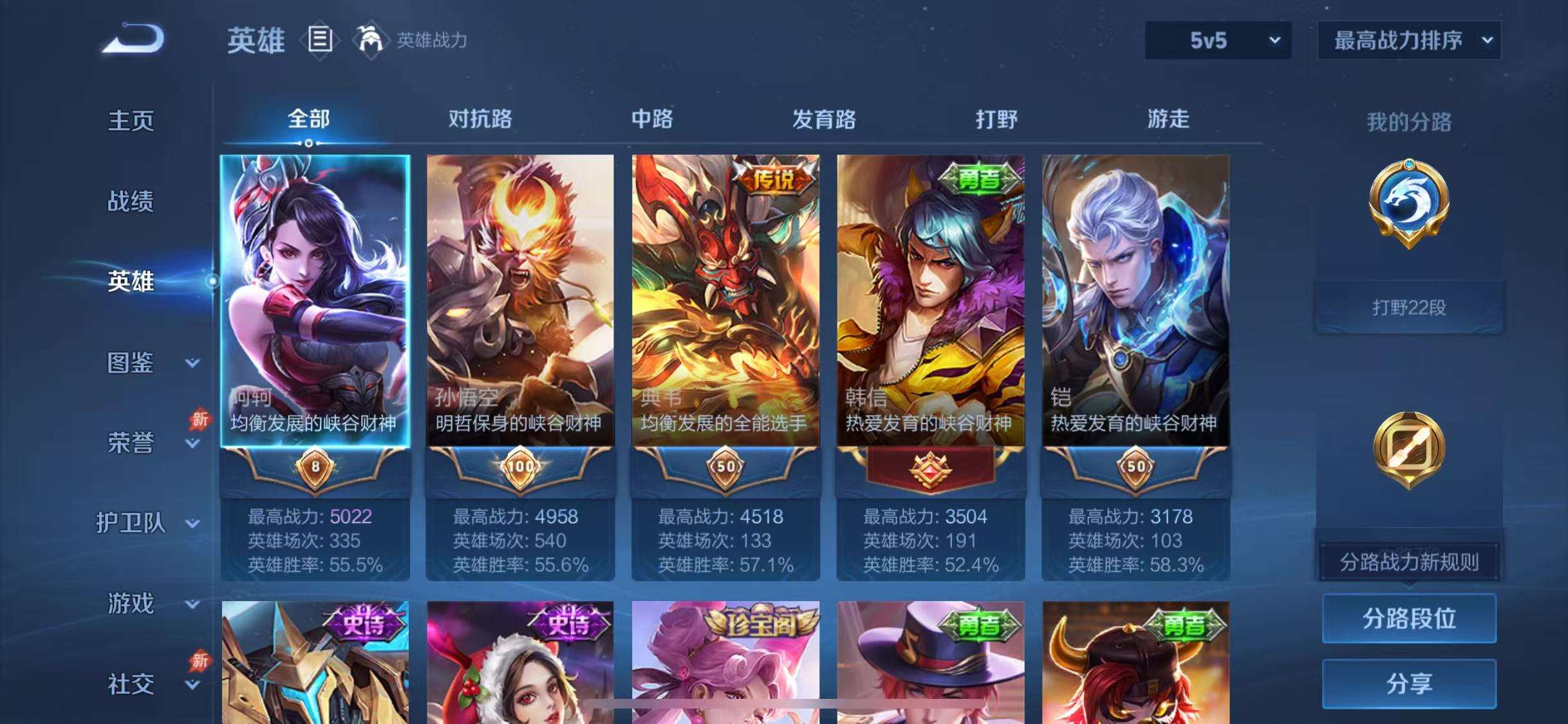Click the 分路段位 button
The width and height of the screenshot is (1568, 724).
point(1410,619)
